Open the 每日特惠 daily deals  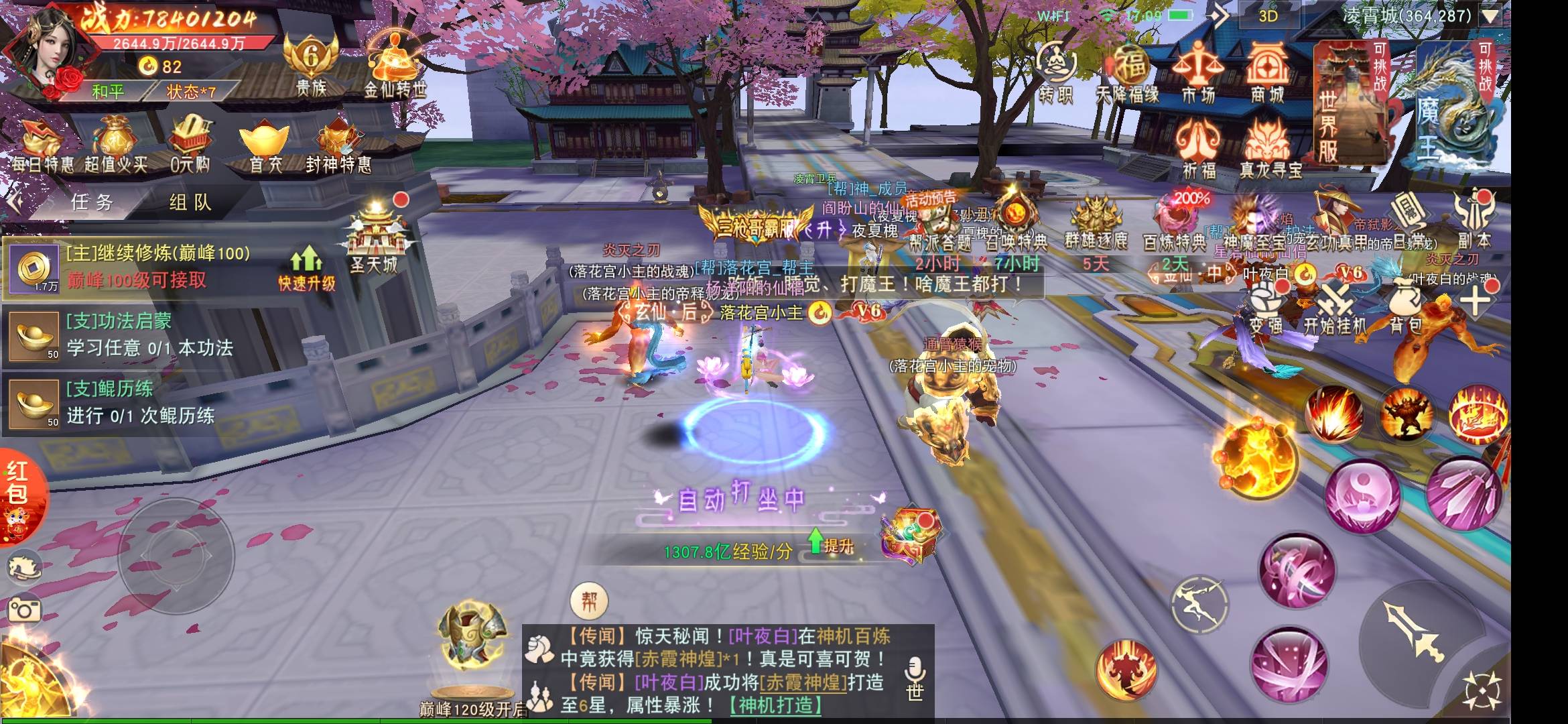[x=42, y=146]
